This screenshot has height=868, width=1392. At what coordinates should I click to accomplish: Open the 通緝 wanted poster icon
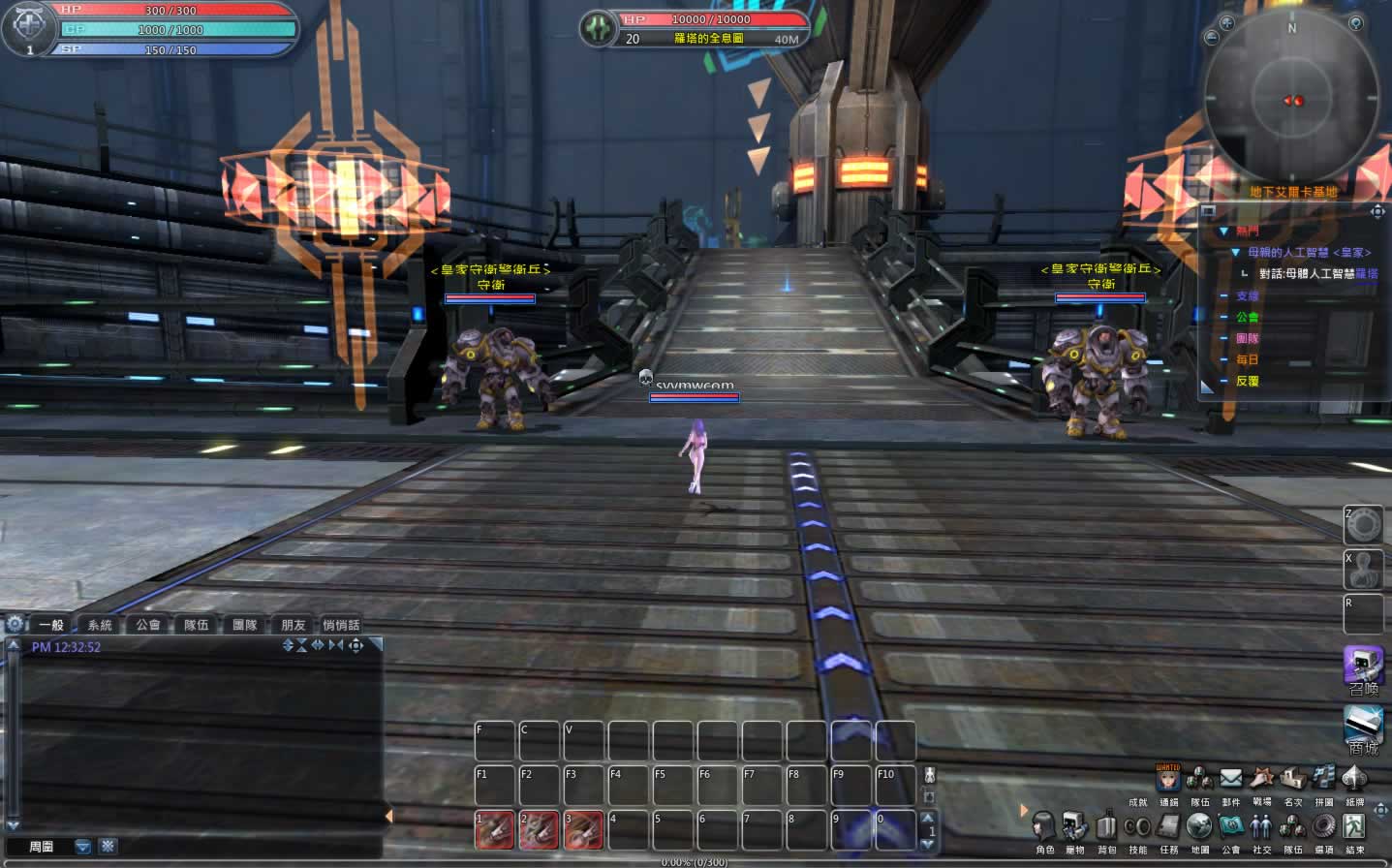(1168, 778)
